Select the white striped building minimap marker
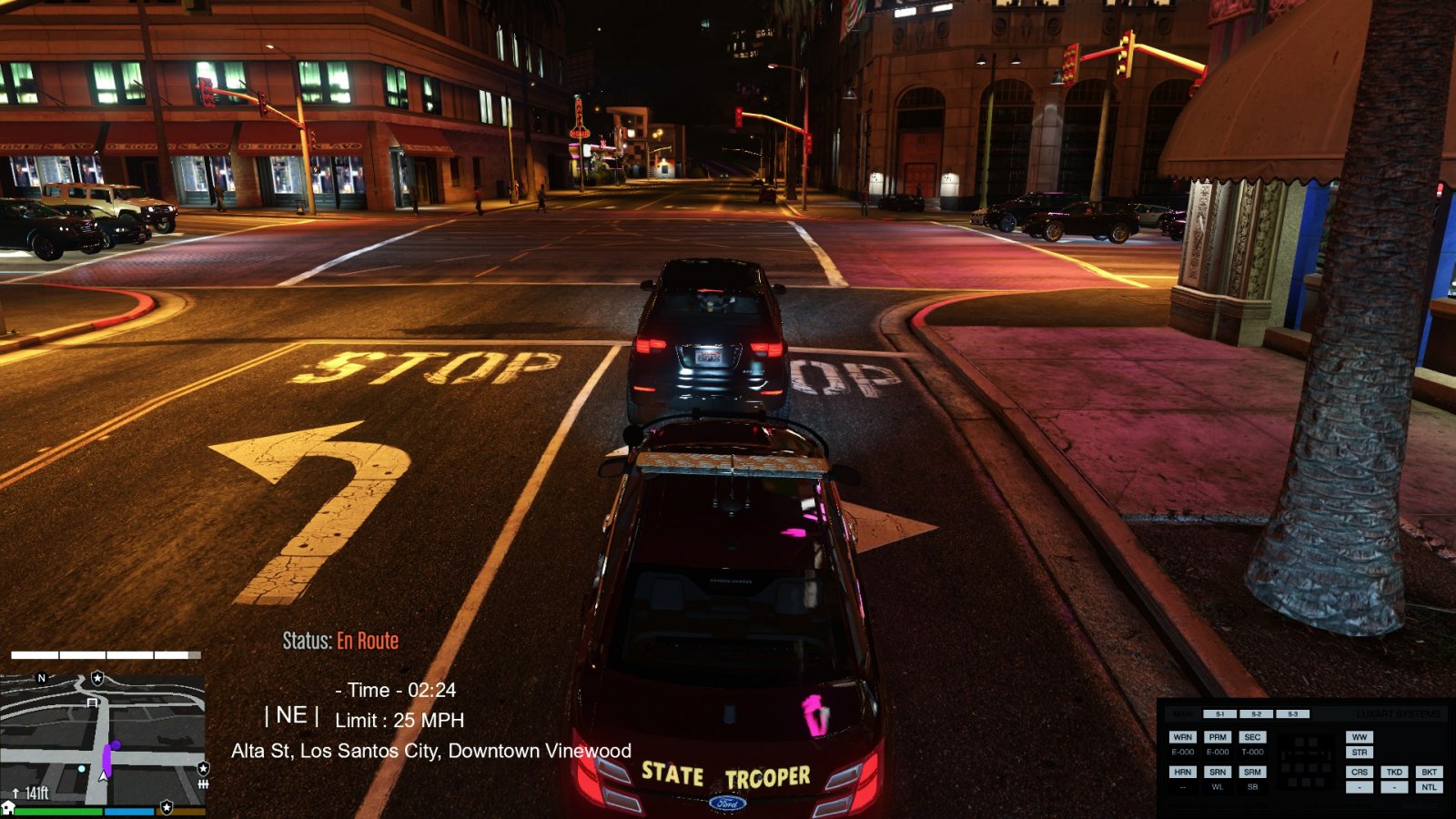Image resolution: width=1456 pixels, height=819 pixels. pyautogui.click(x=92, y=703)
